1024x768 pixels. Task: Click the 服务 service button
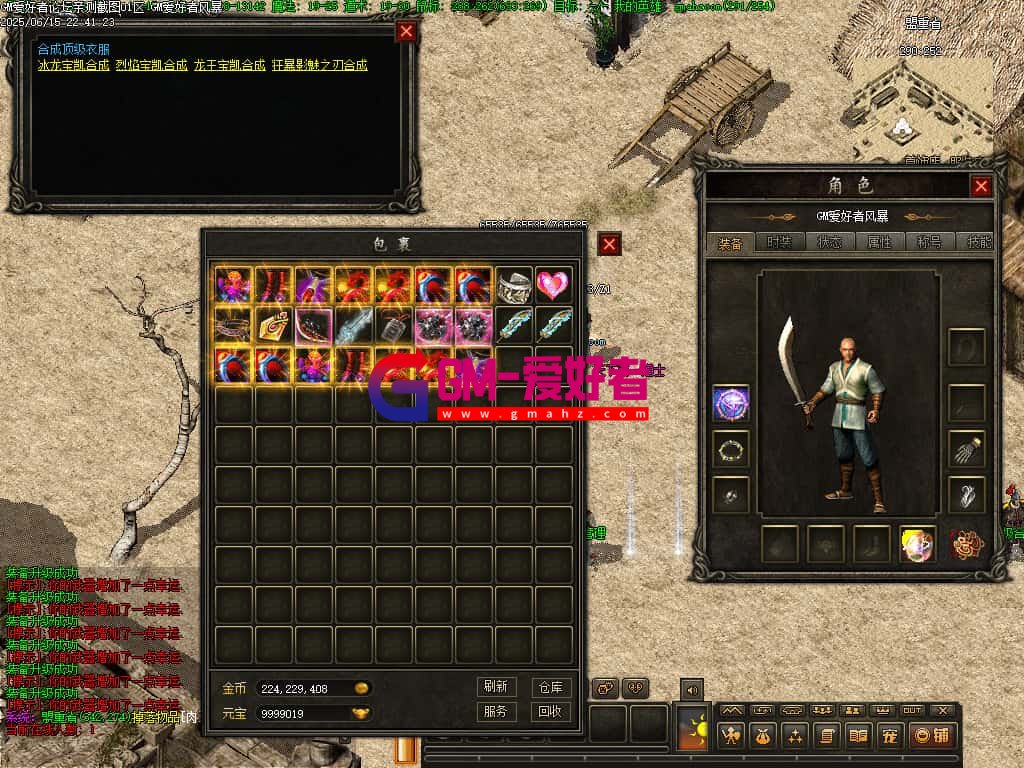pyautogui.click(x=496, y=712)
